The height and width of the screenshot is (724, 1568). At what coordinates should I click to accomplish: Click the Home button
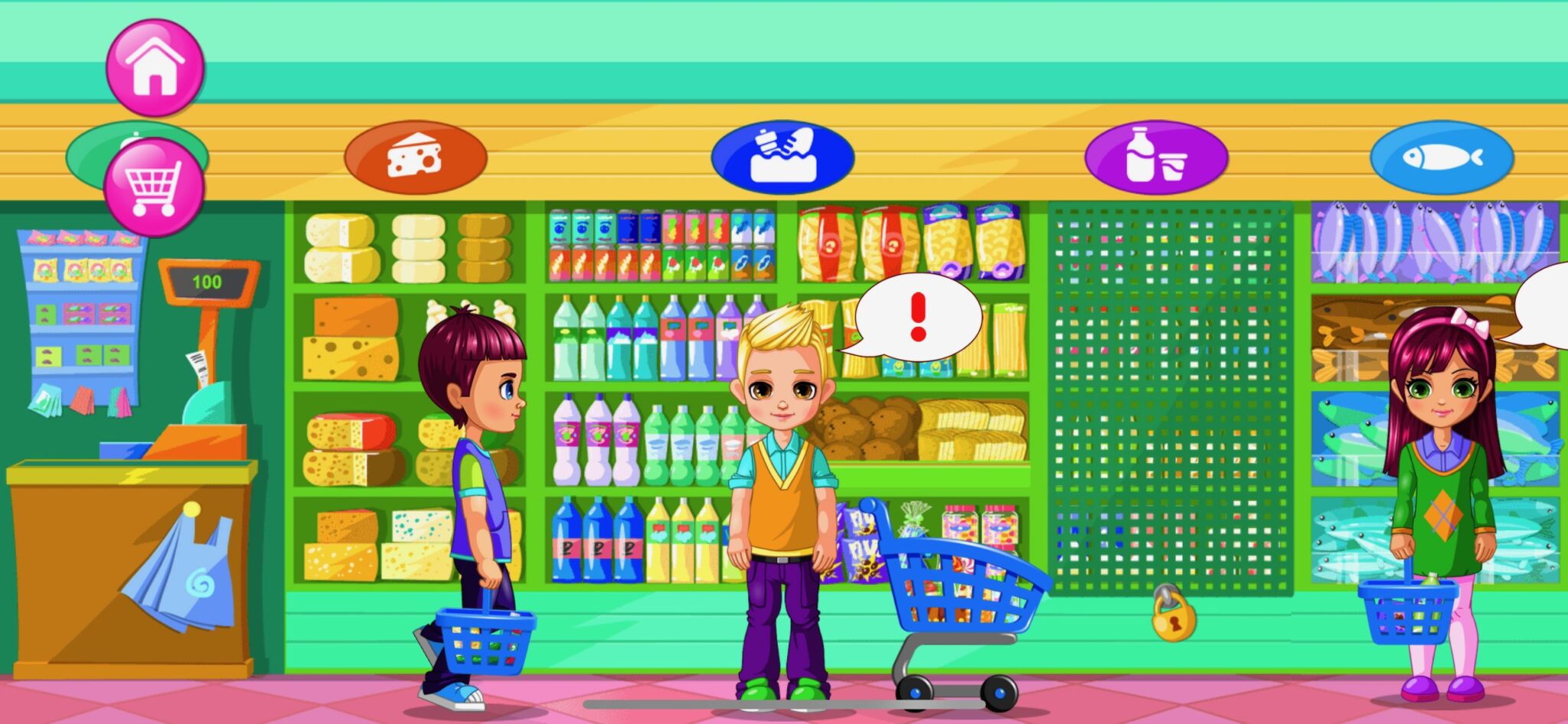[155, 67]
